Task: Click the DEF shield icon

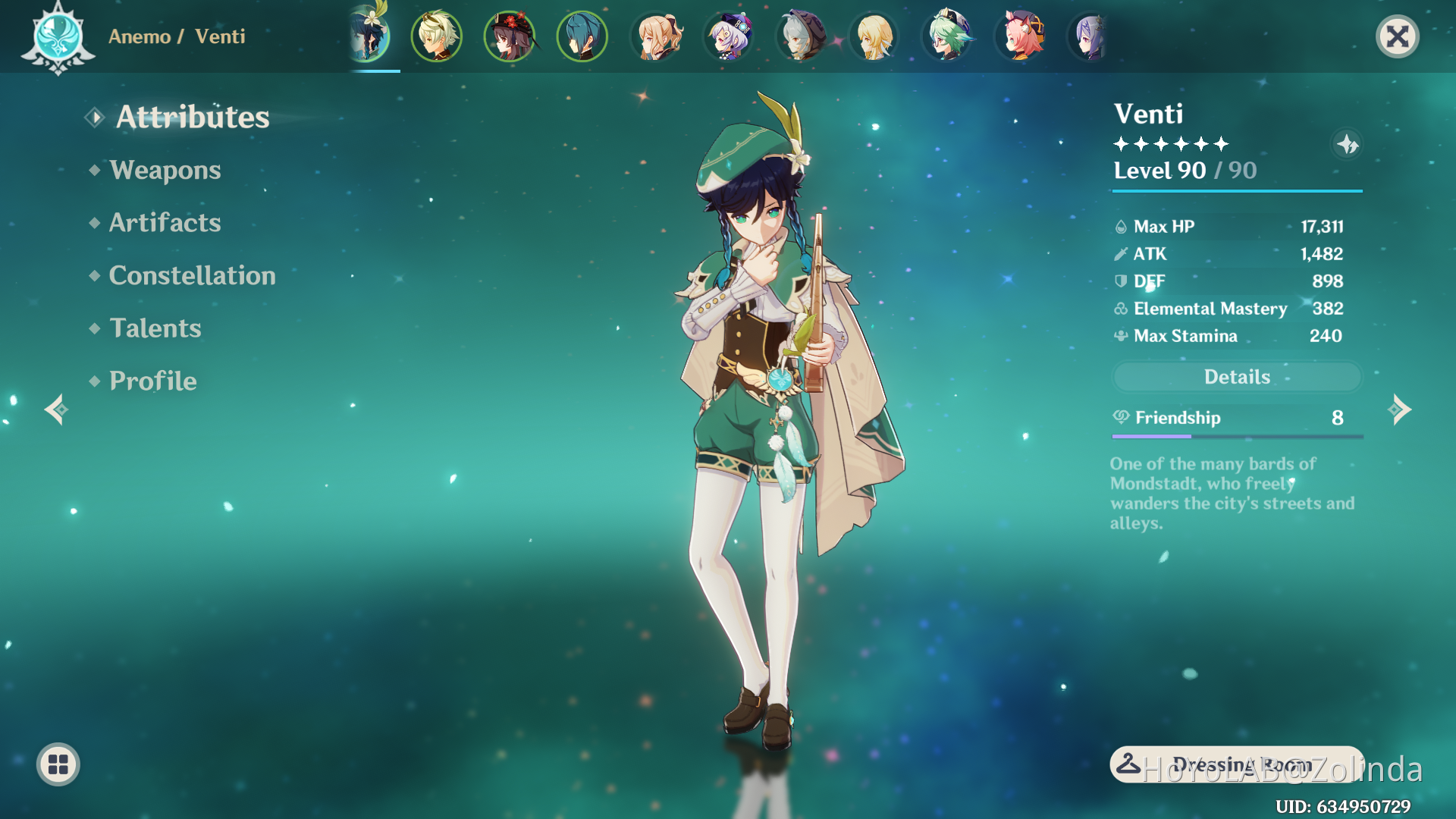Action: pos(1120,281)
